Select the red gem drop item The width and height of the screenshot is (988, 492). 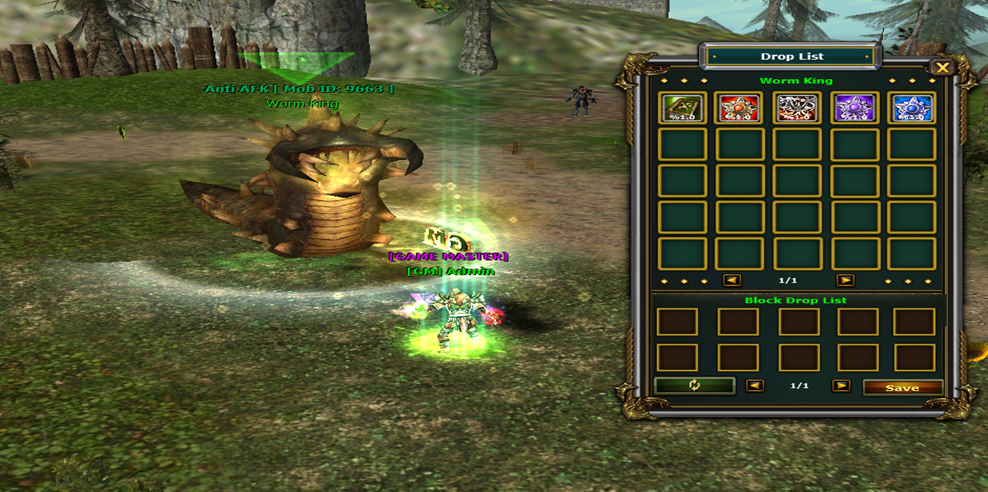tap(740, 108)
